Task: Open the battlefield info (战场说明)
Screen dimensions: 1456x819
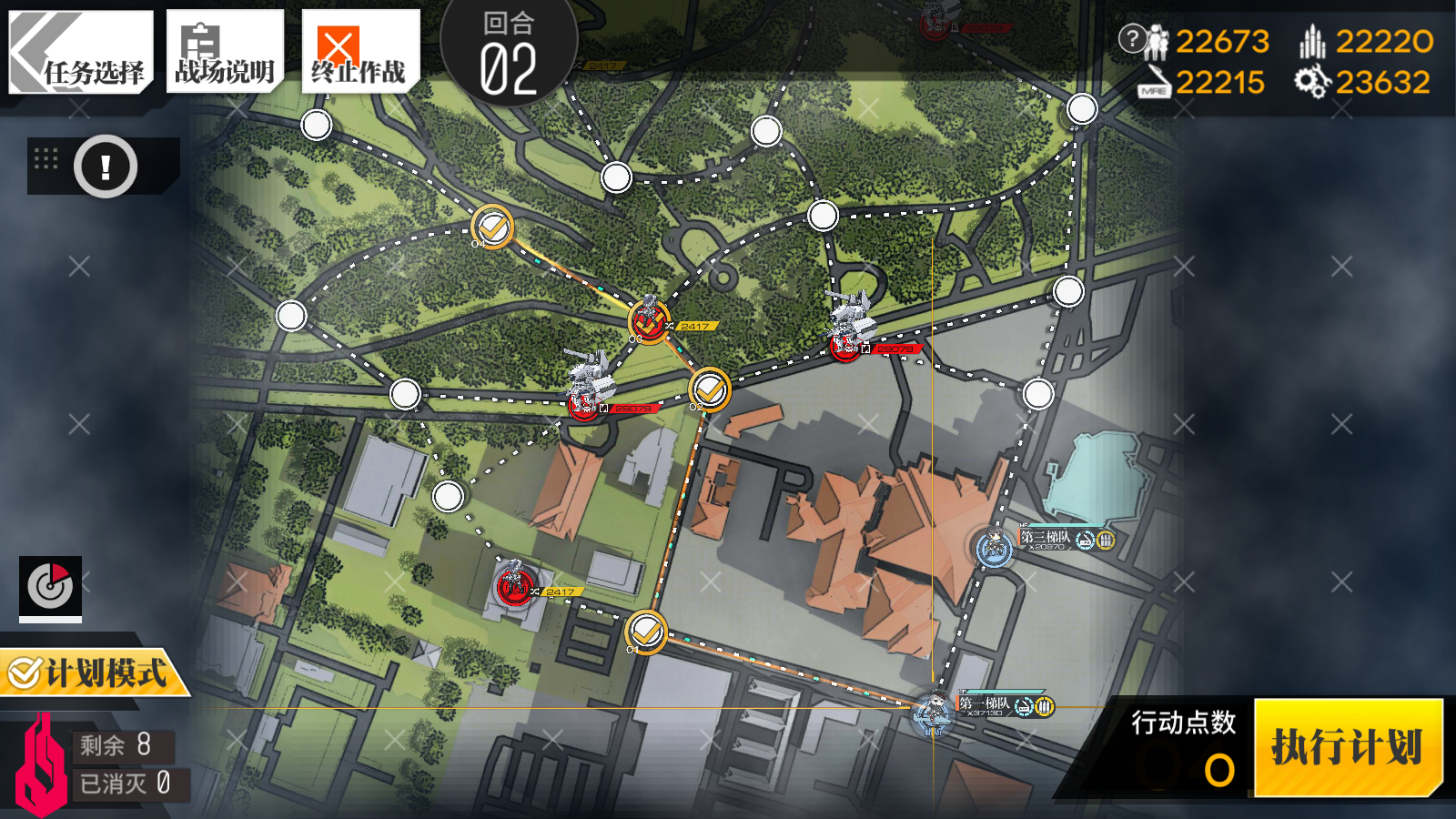Action: point(225,52)
